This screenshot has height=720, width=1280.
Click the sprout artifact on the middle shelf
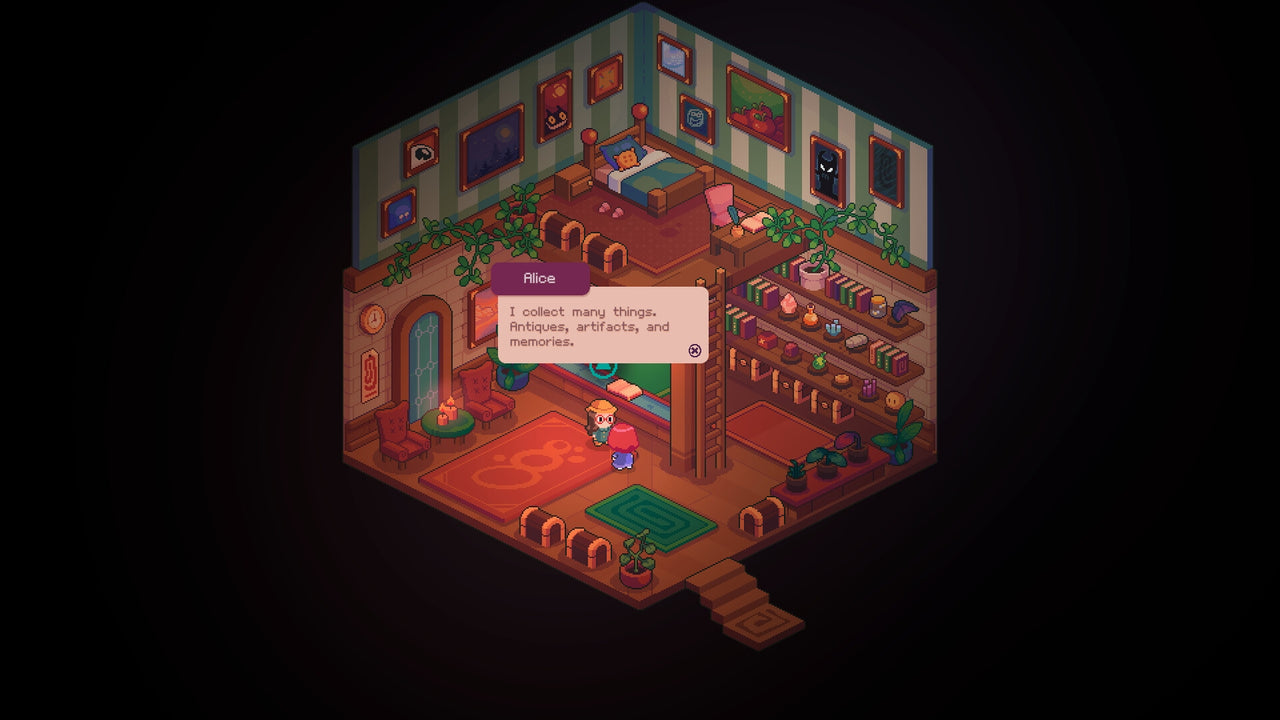point(819,361)
